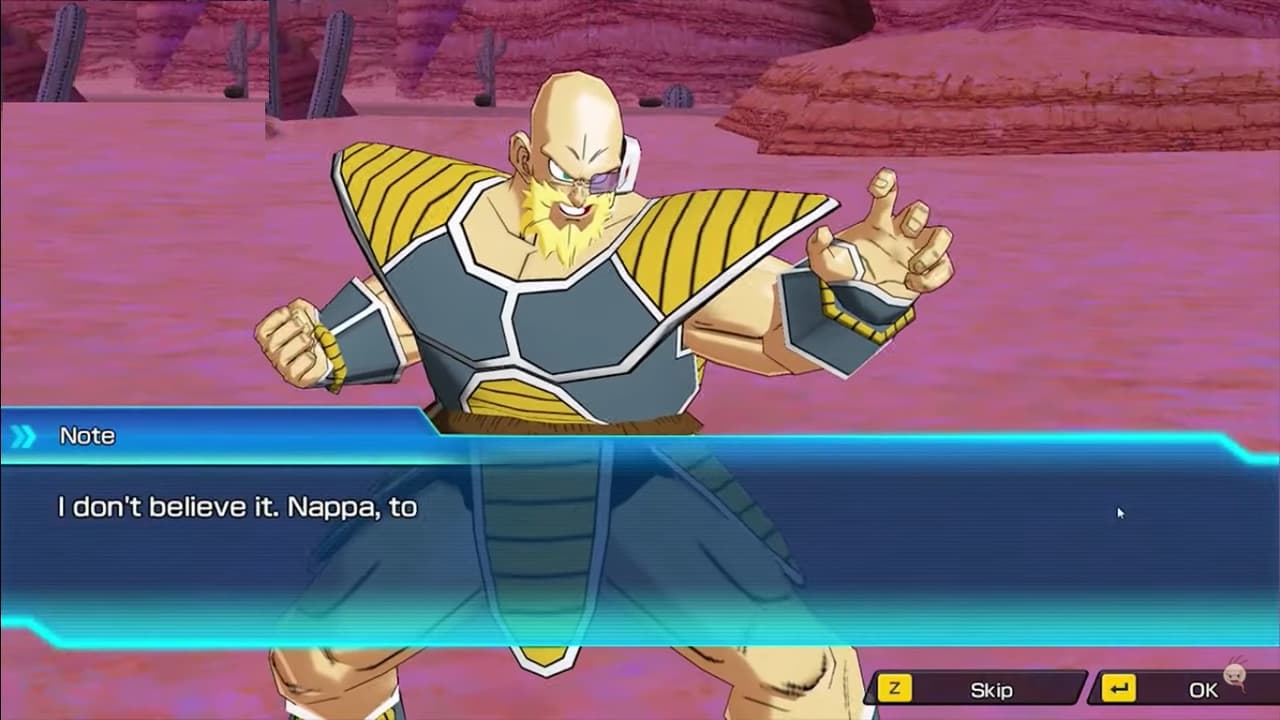Viewport: 1280px width, 720px height.
Task: Toggle the OK confirmation prompt
Action: (x=1205, y=689)
